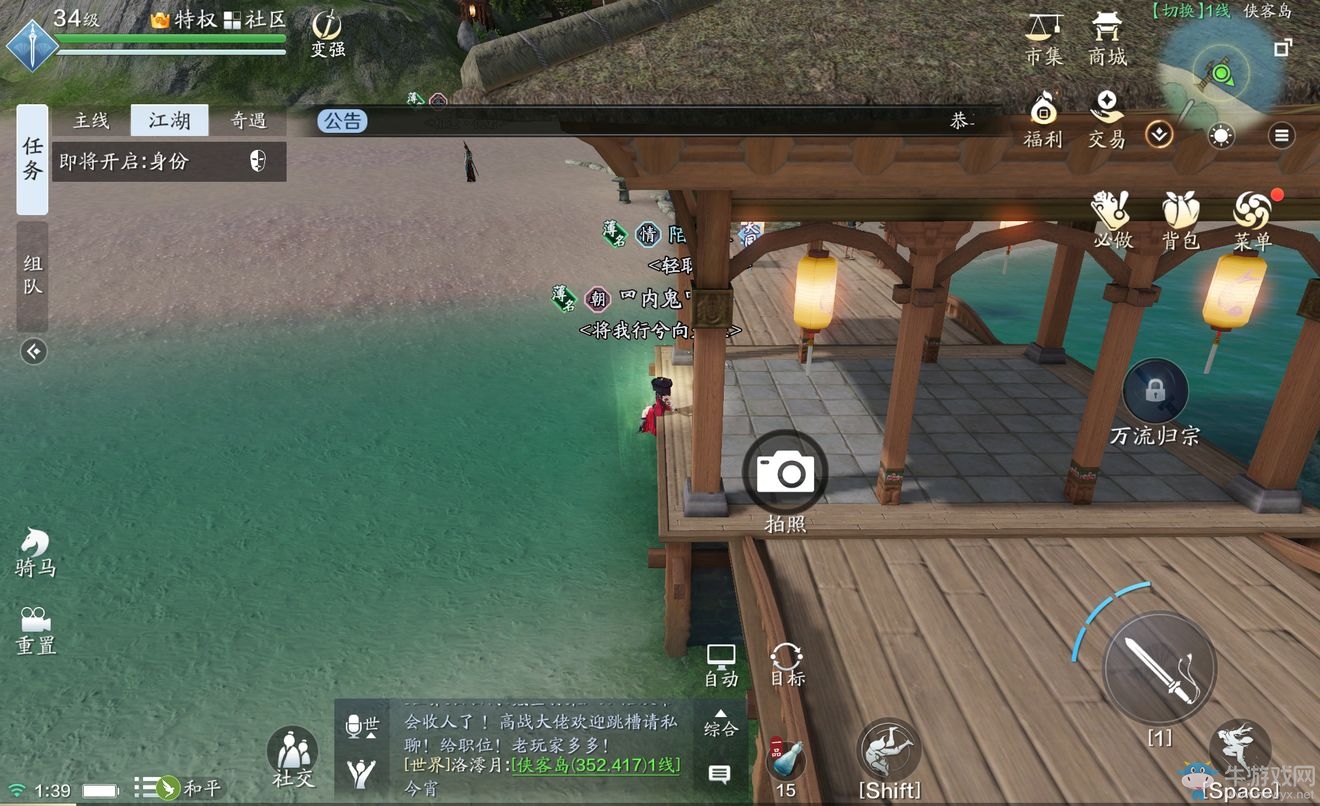The height and width of the screenshot is (806, 1320).
Task: Switch to the 主线 quest tab
Action: click(91, 121)
